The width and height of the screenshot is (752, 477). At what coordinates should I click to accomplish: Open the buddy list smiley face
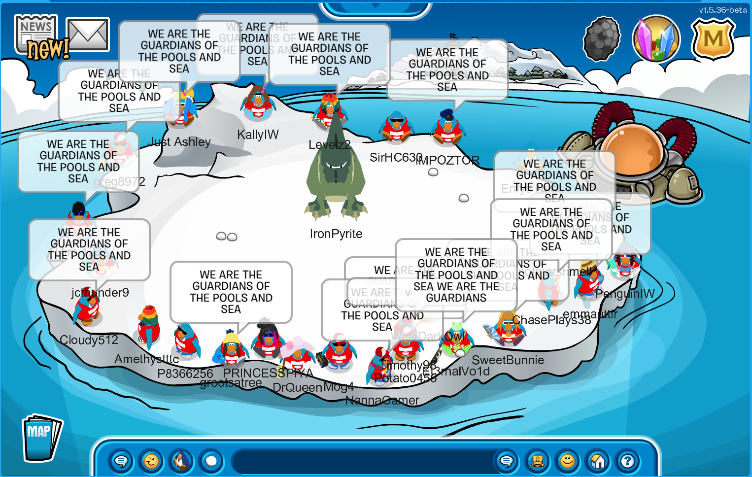[567, 461]
